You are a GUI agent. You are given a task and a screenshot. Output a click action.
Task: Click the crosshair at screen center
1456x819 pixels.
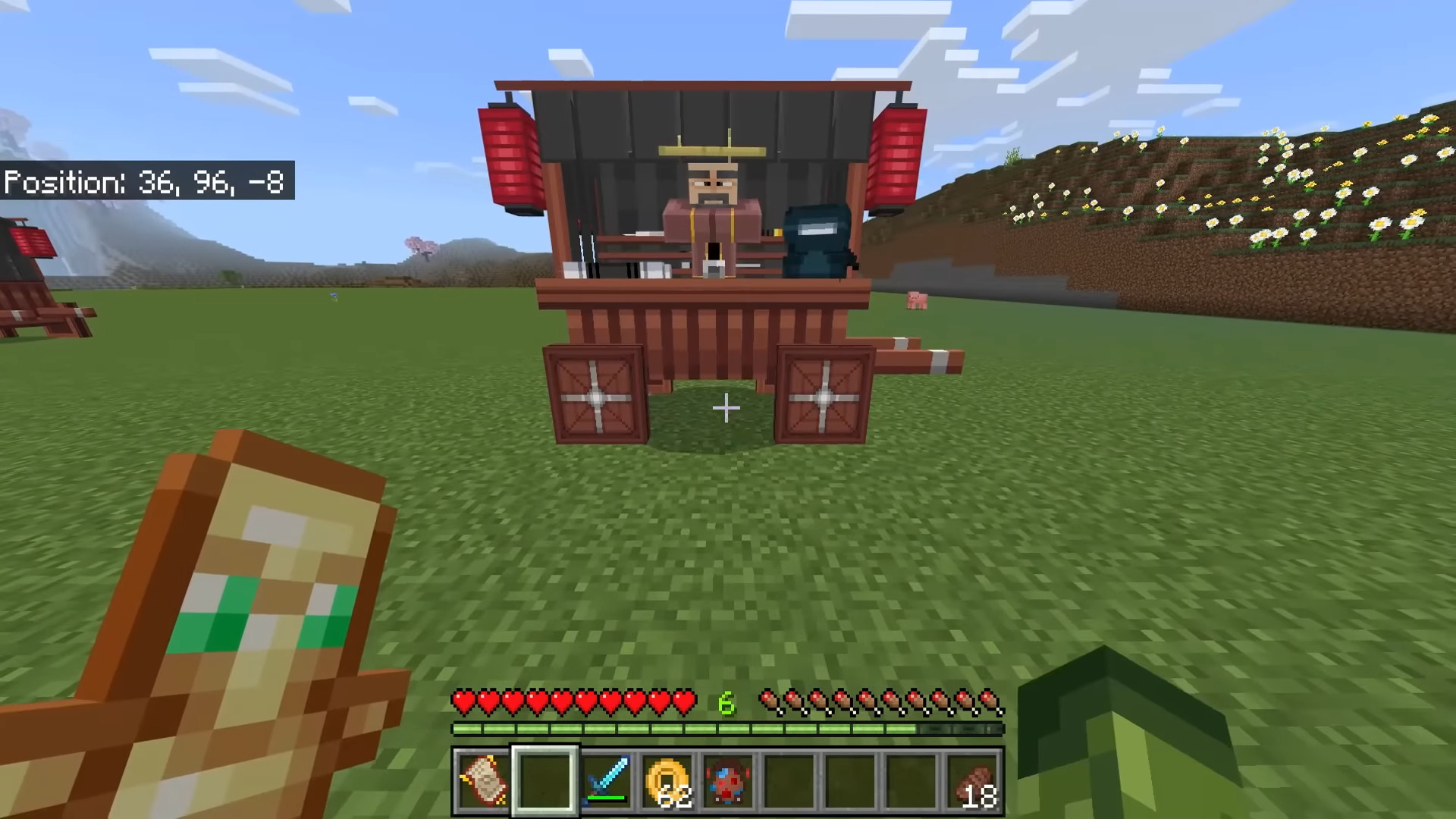(x=726, y=409)
